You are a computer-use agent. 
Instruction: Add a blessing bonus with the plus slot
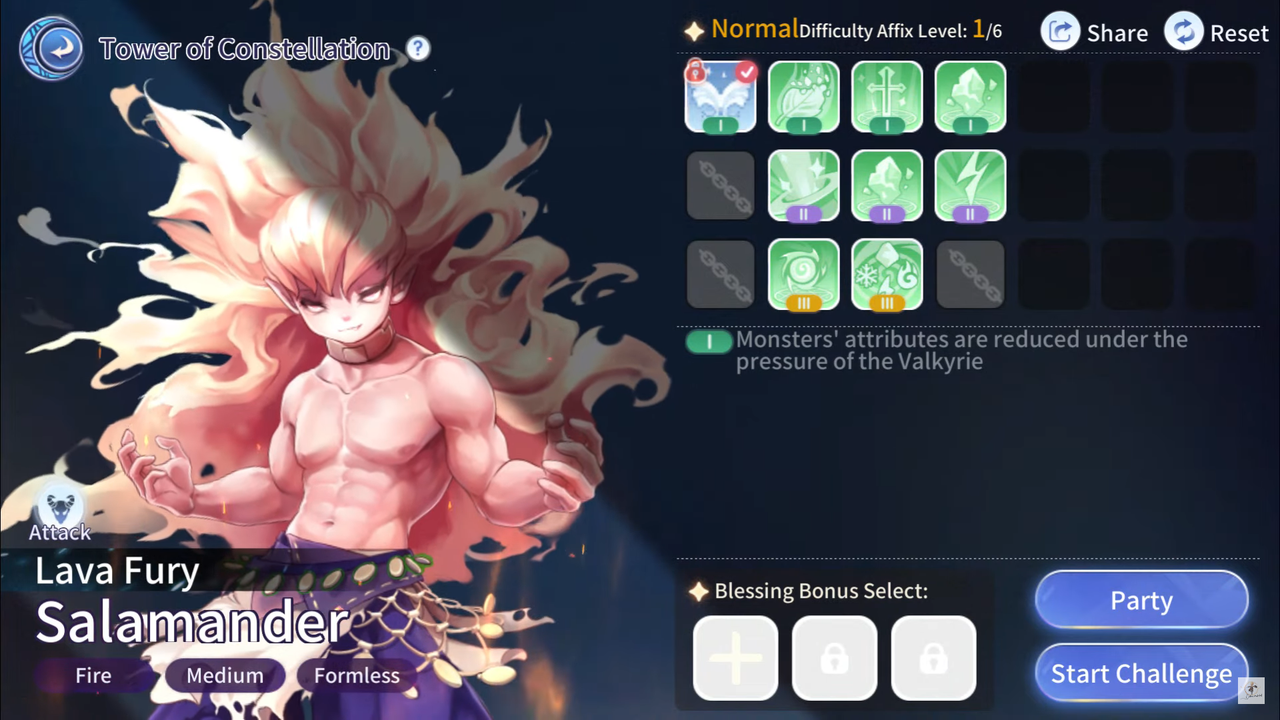(x=735, y=658)
